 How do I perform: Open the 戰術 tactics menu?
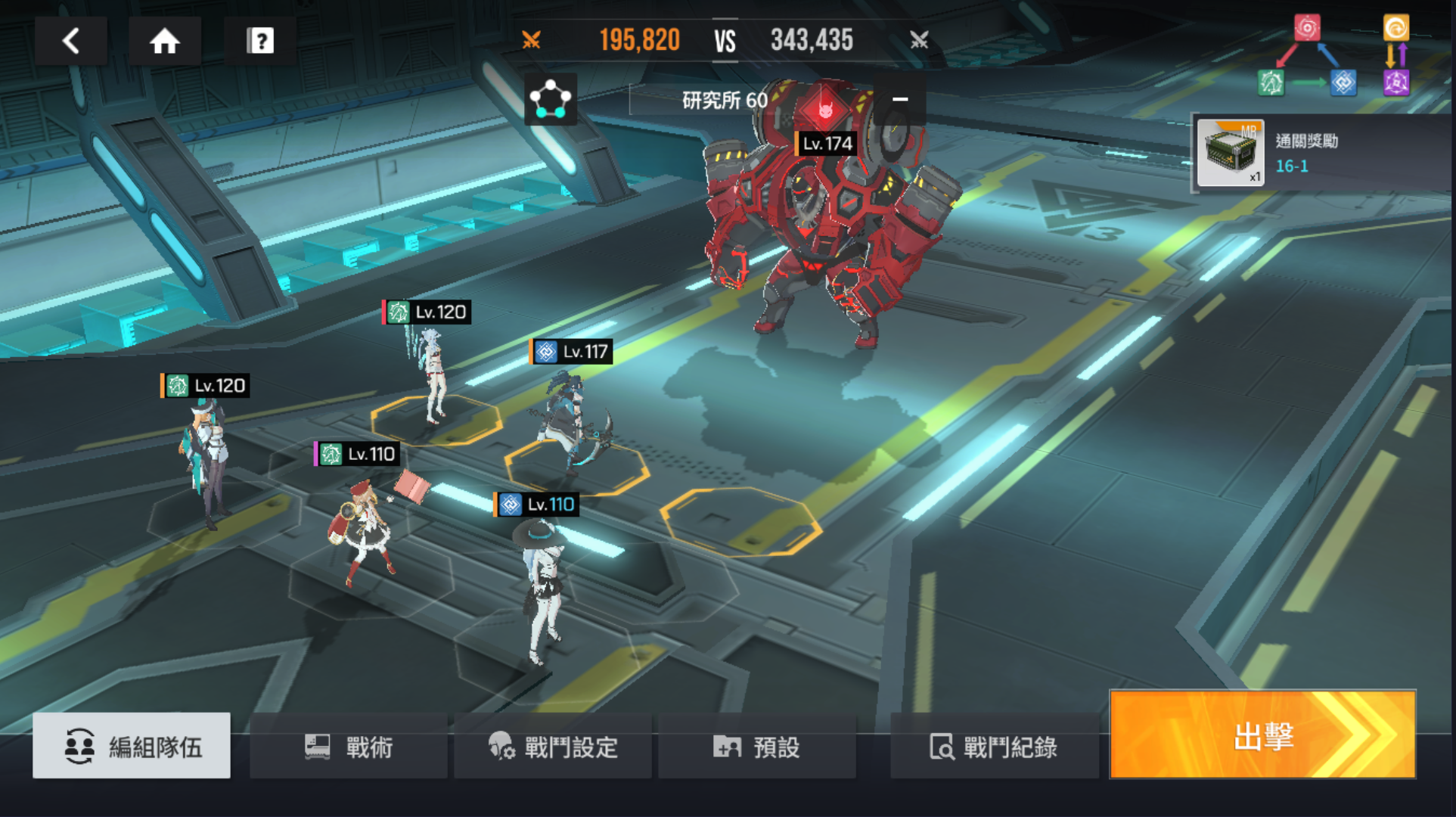[349, 747]
